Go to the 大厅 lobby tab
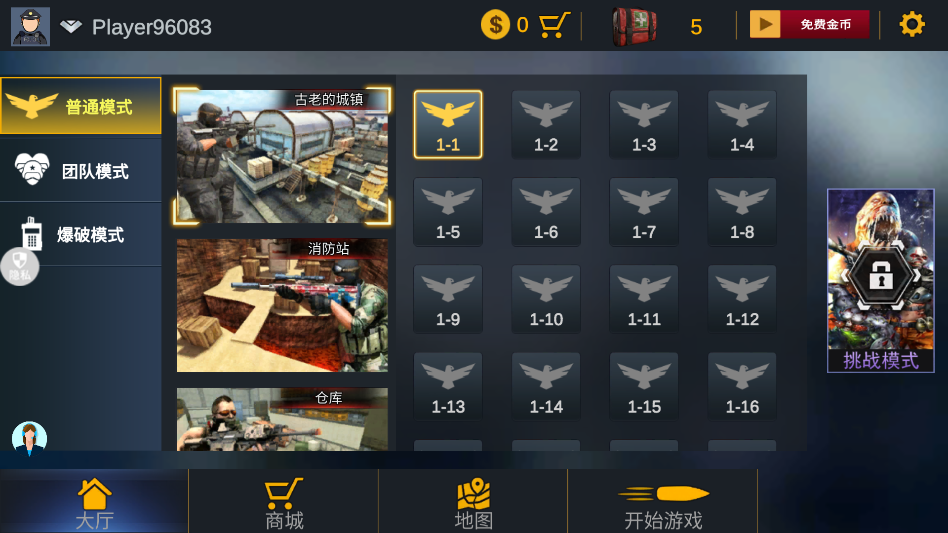 coord(94,503)
